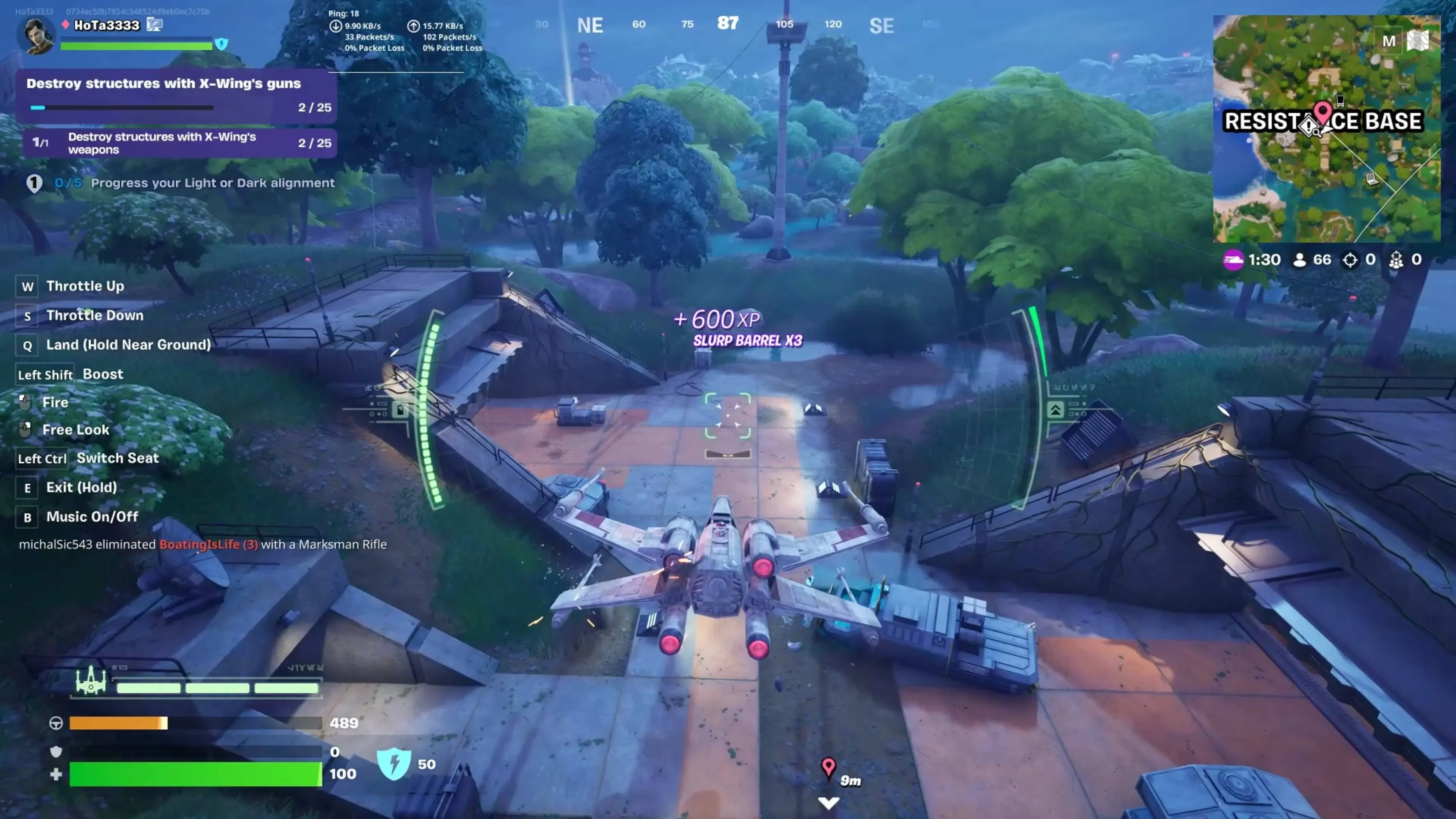Click the orange boost fuel bar near 489
Screen dimensions: 1456x819
coord(118,723)
